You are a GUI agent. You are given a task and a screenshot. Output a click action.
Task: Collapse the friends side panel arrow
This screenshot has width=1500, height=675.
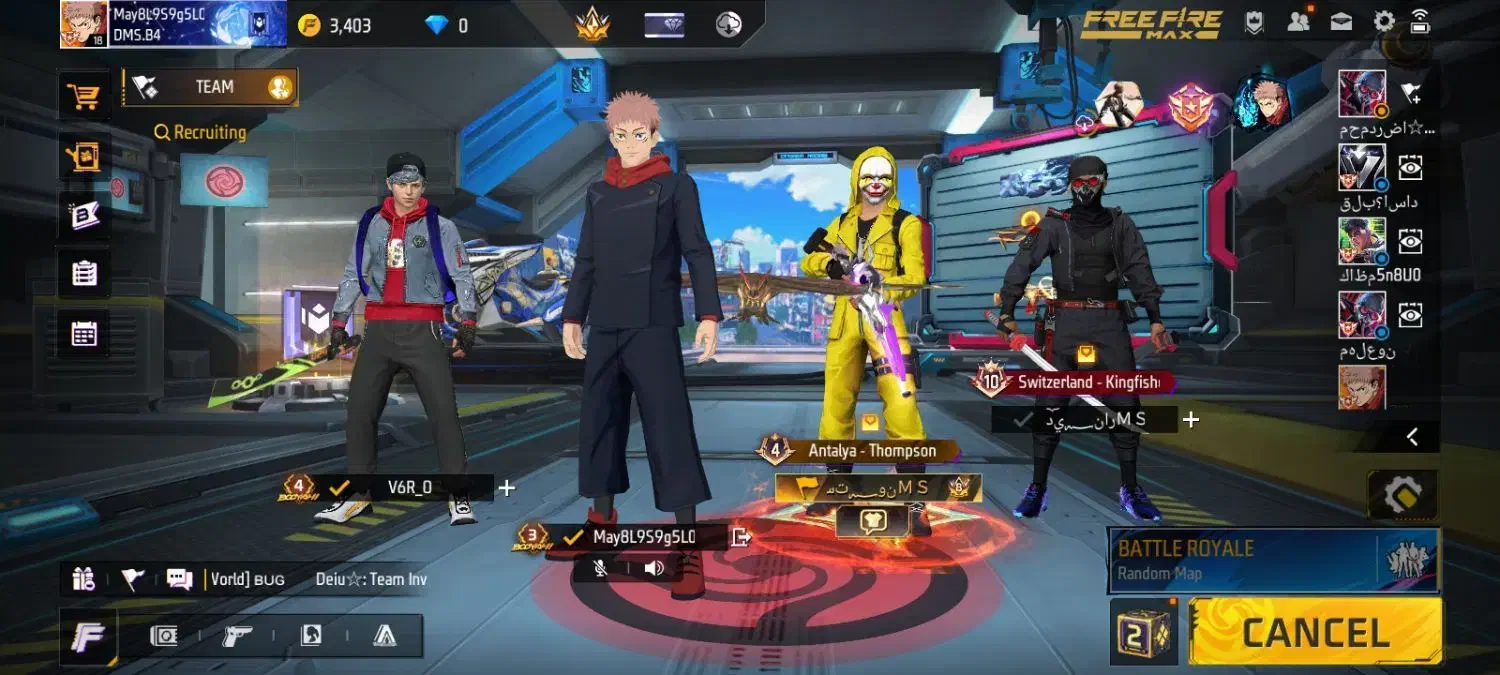pyautogui.click(x=1412, y=436)
